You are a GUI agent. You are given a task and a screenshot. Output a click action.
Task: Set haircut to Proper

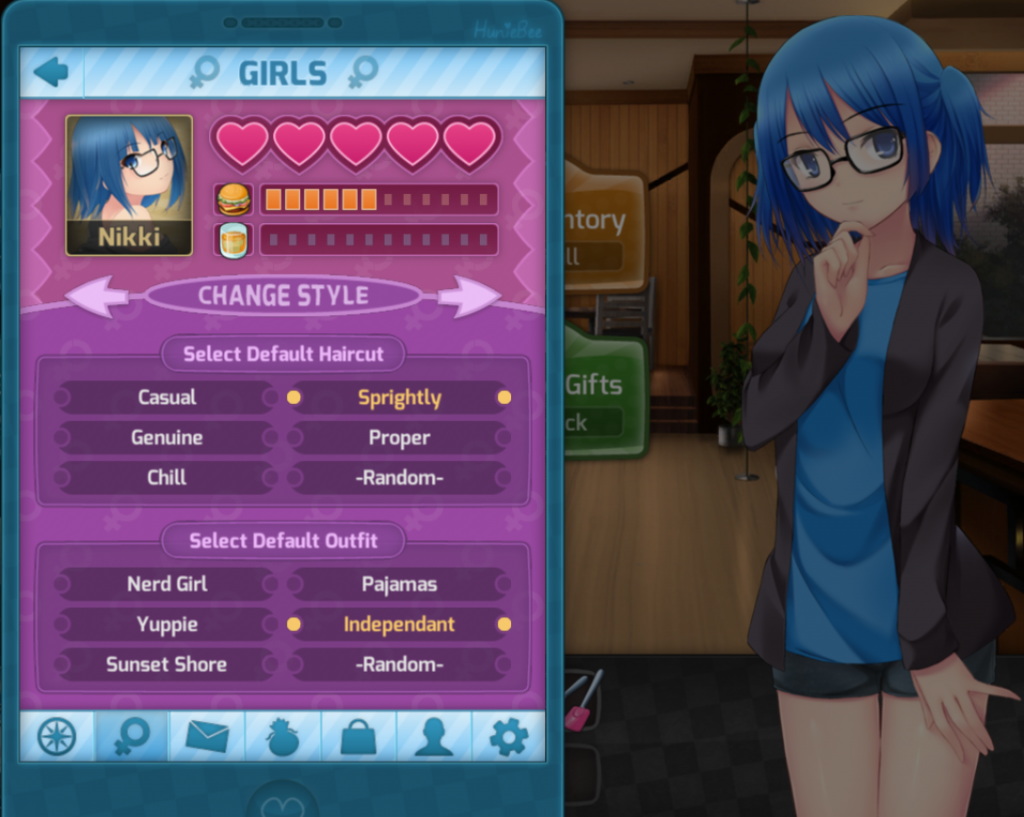[x=399, y=437]
